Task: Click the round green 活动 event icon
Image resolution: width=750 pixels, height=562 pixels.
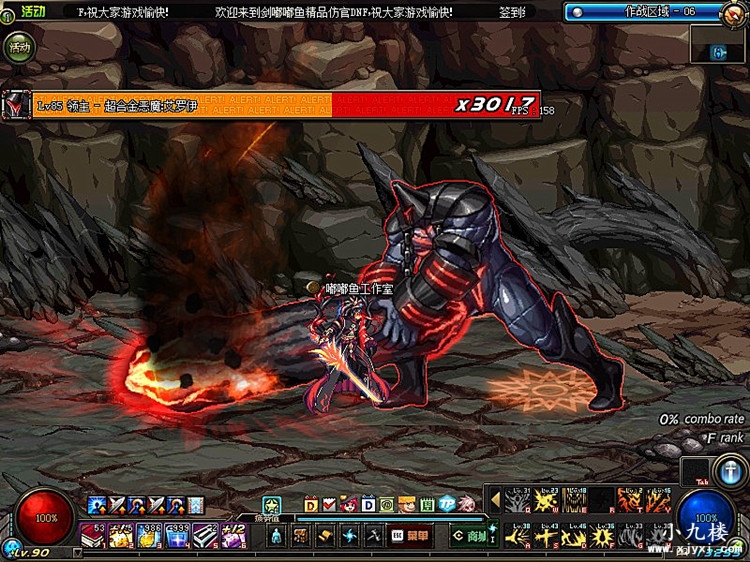Action: click(18, 46)
